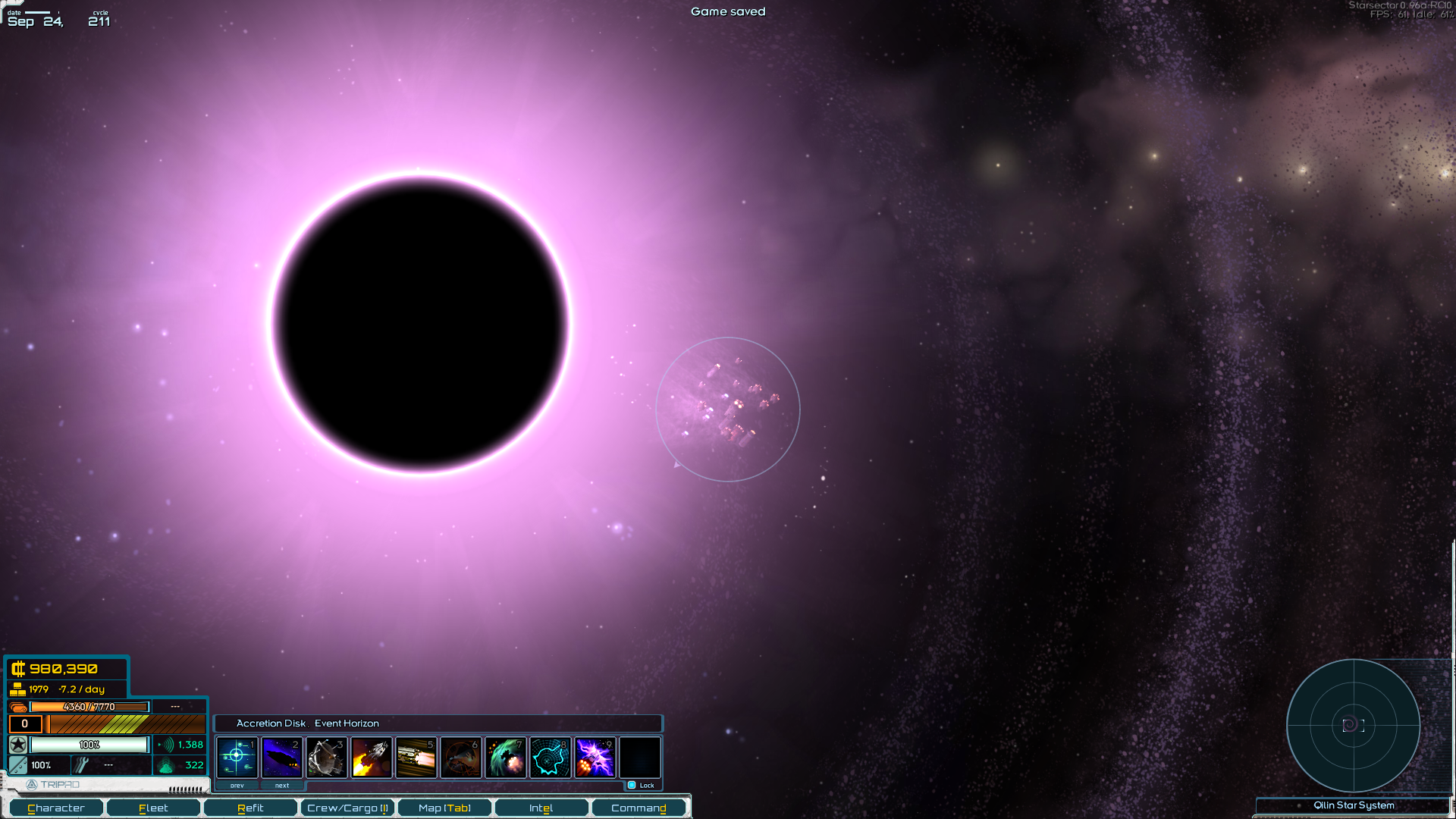Screen dimensions: 1456x819
Task: Activate the dimmed orange ability in slot 6
Action: click(x=461, y=757)
